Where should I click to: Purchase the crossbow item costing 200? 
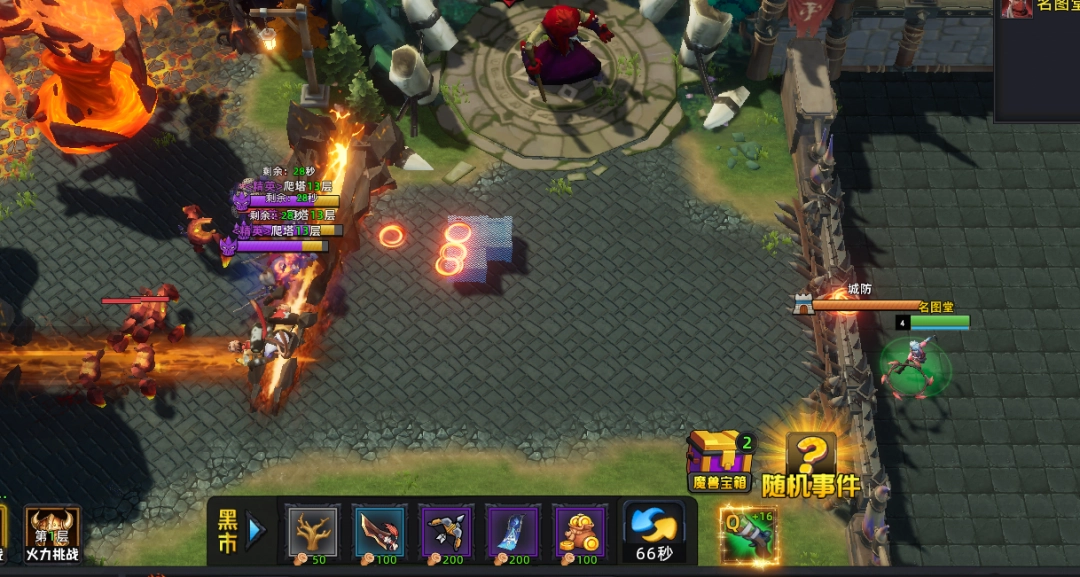(x=447, y=530)
